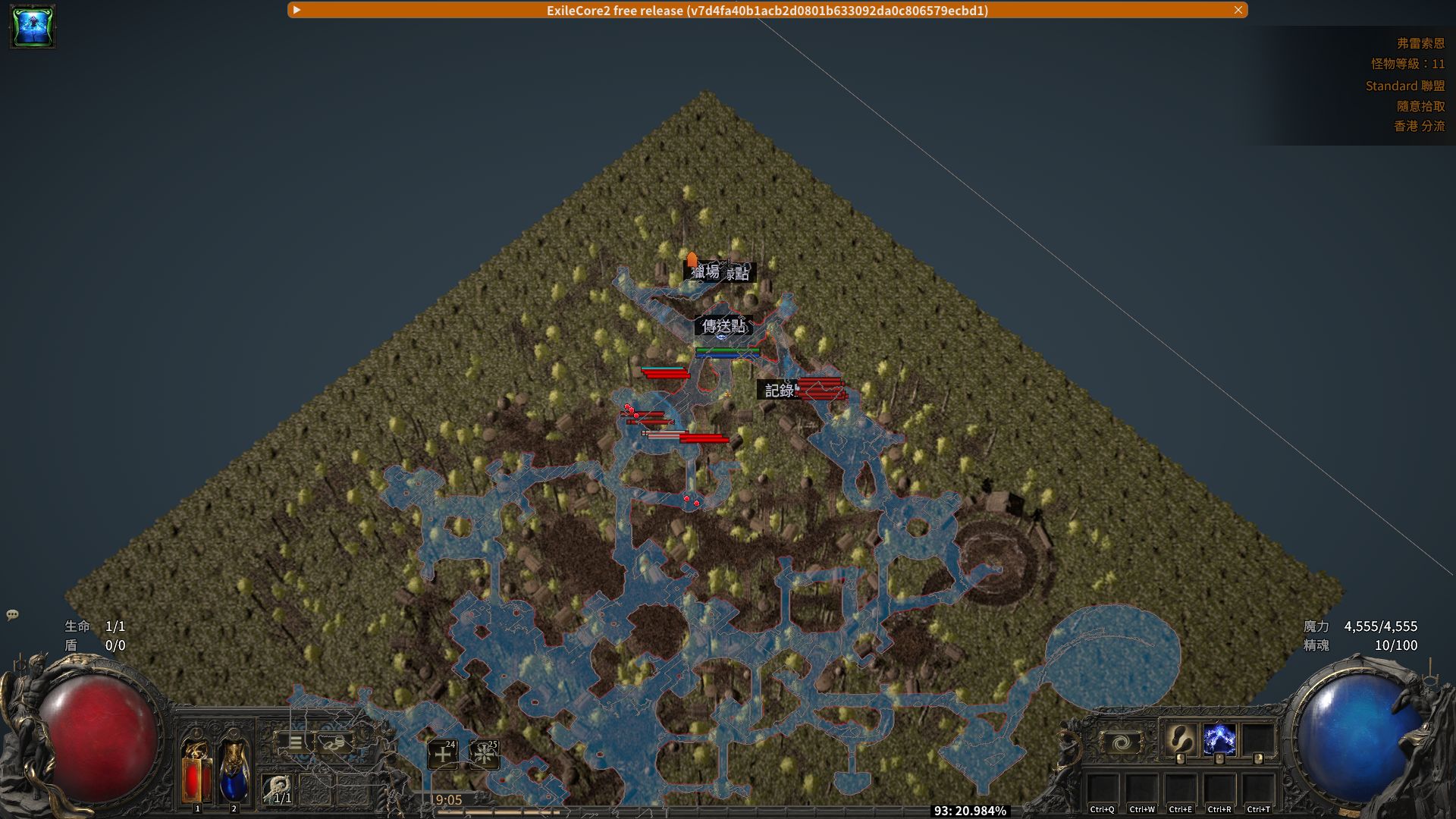Click the blue buff icon with green frame
This screenshot has width=1456, height=819.
[33, 27]
